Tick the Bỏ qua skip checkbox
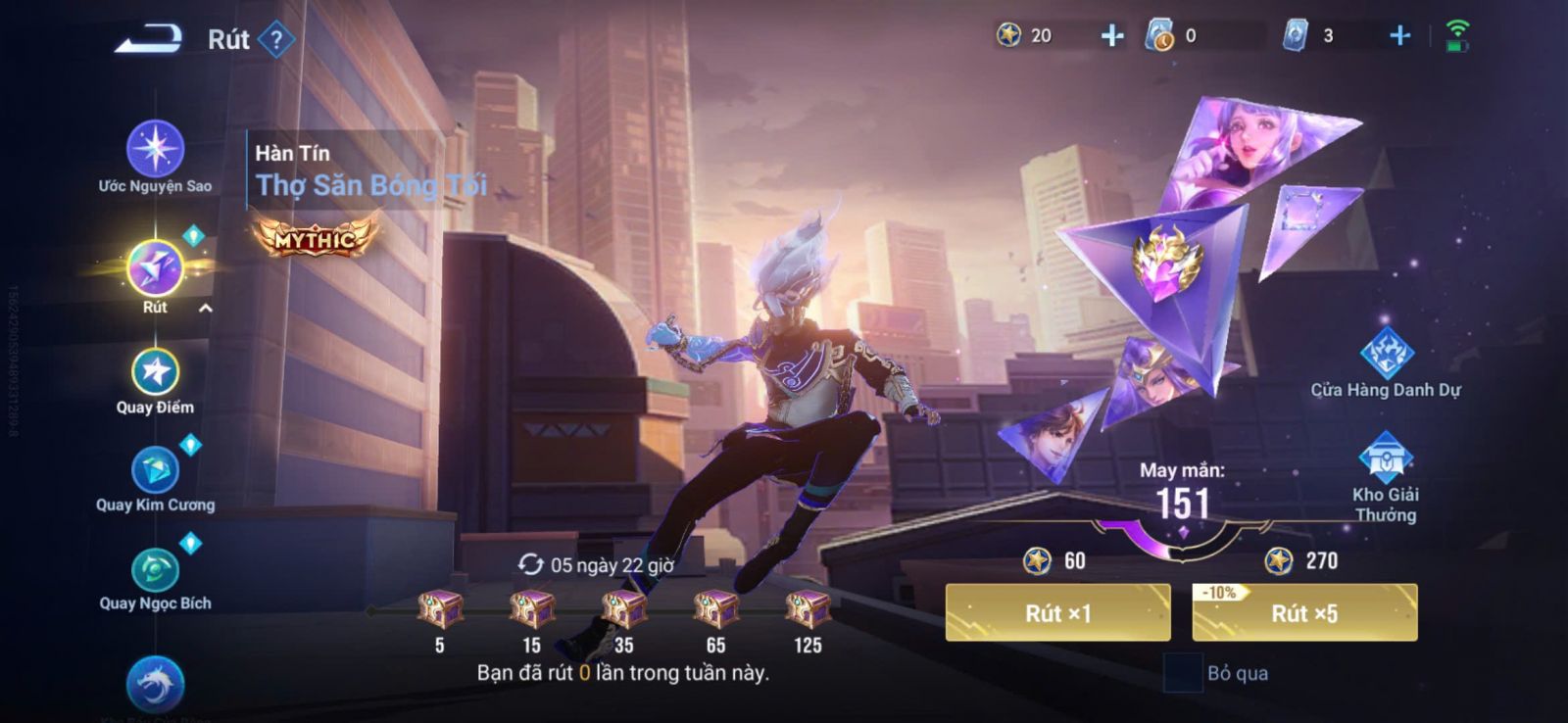1568x723 pixels. (x=1182, y=673)
